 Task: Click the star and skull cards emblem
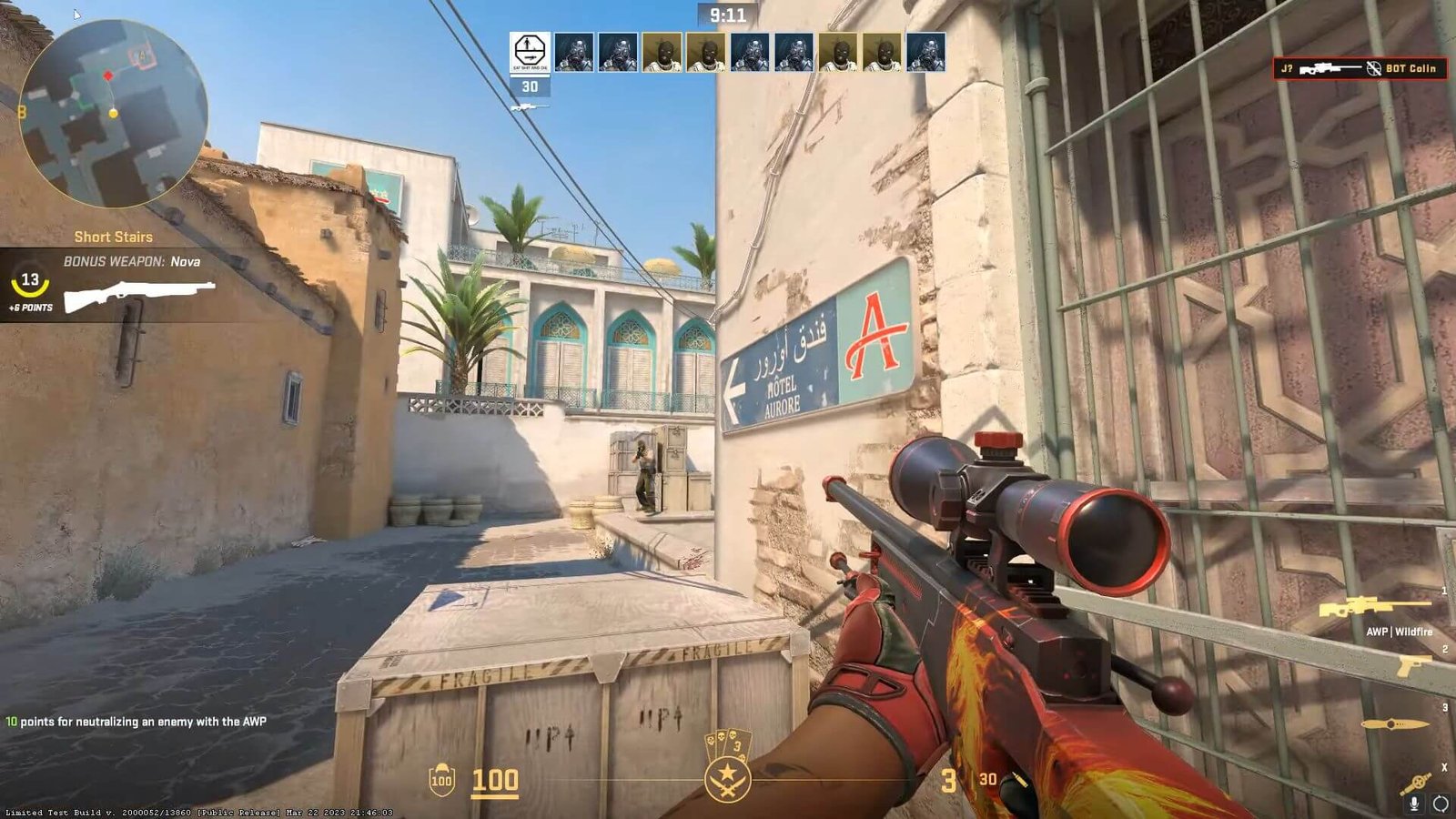click(727, 767)
